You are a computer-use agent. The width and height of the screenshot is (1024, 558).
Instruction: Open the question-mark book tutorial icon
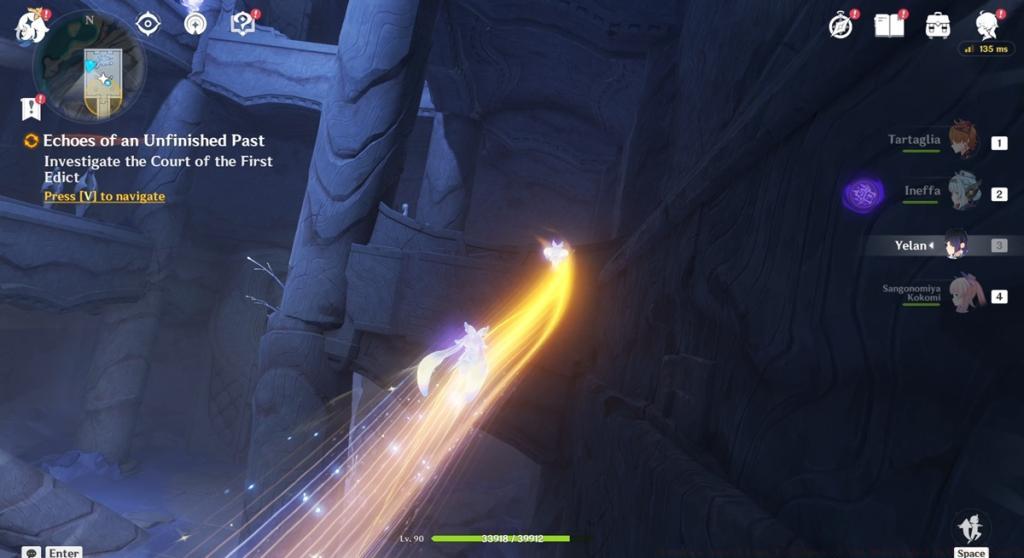click(243, 23)
